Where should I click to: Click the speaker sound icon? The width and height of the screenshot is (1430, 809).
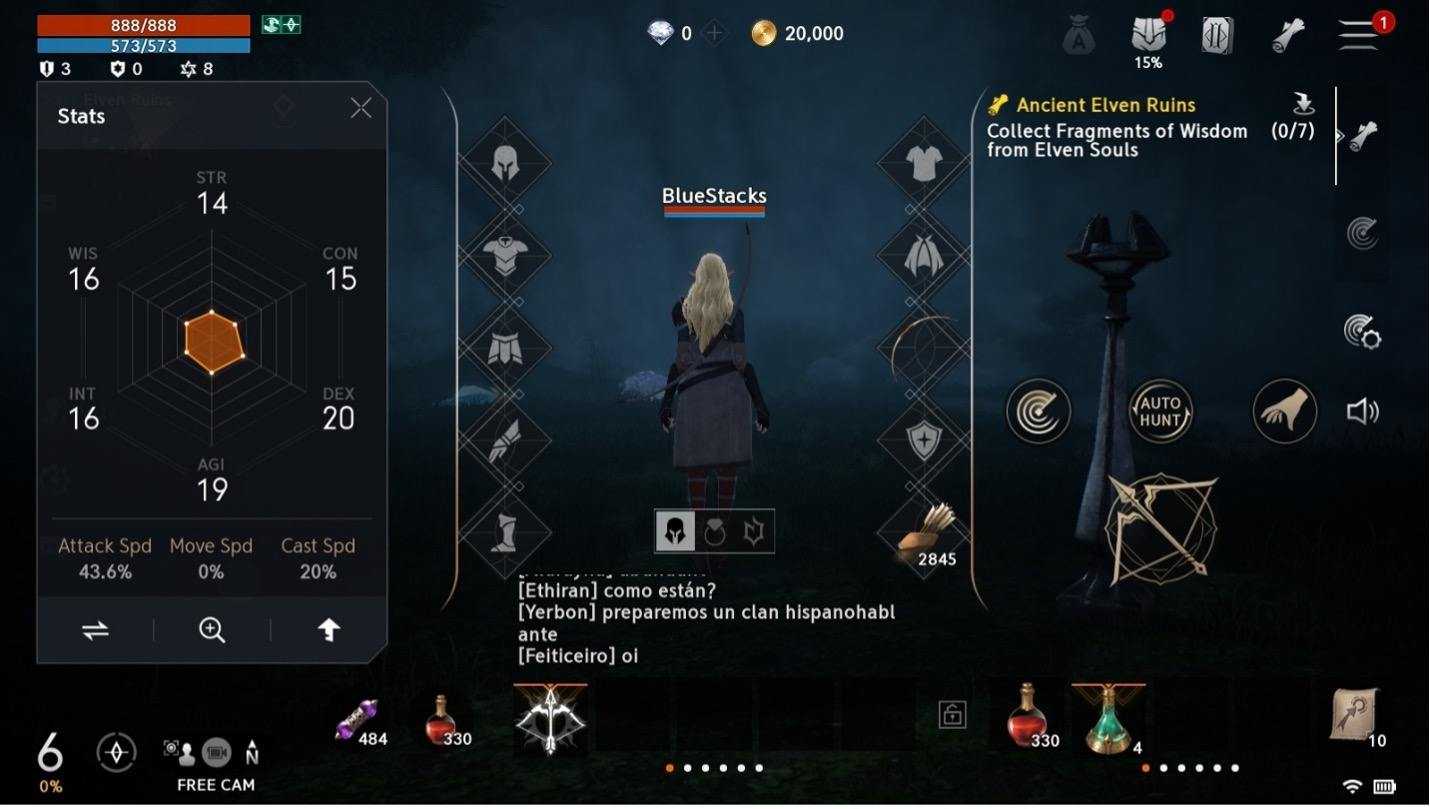(1362, 411)
